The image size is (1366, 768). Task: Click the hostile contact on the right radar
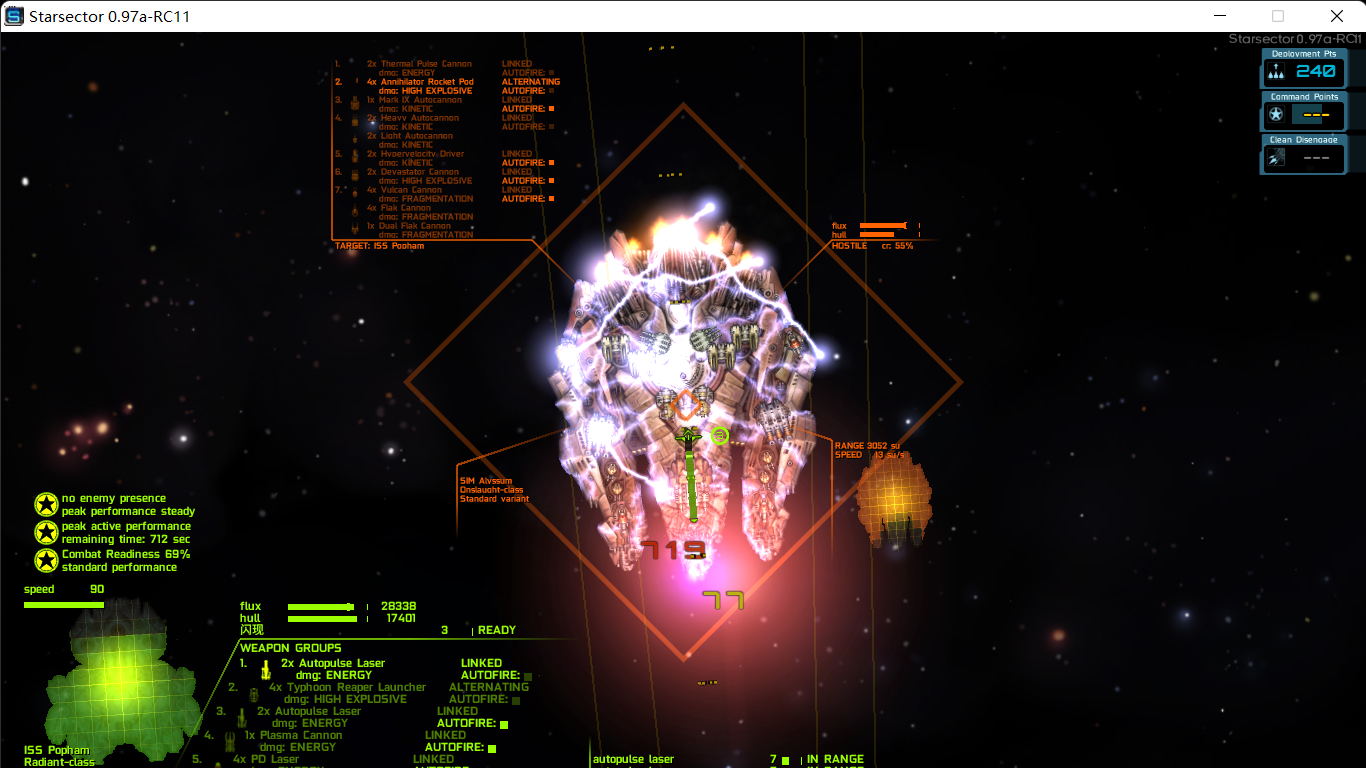pos(893,505)
